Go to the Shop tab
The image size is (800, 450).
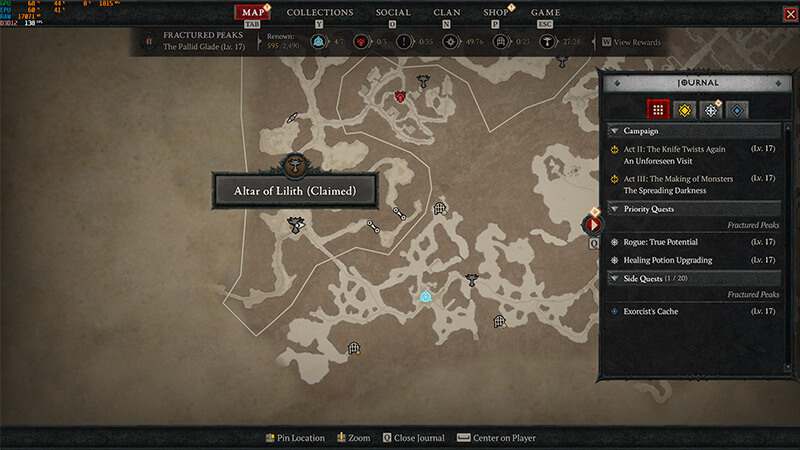tap(495, 13)
